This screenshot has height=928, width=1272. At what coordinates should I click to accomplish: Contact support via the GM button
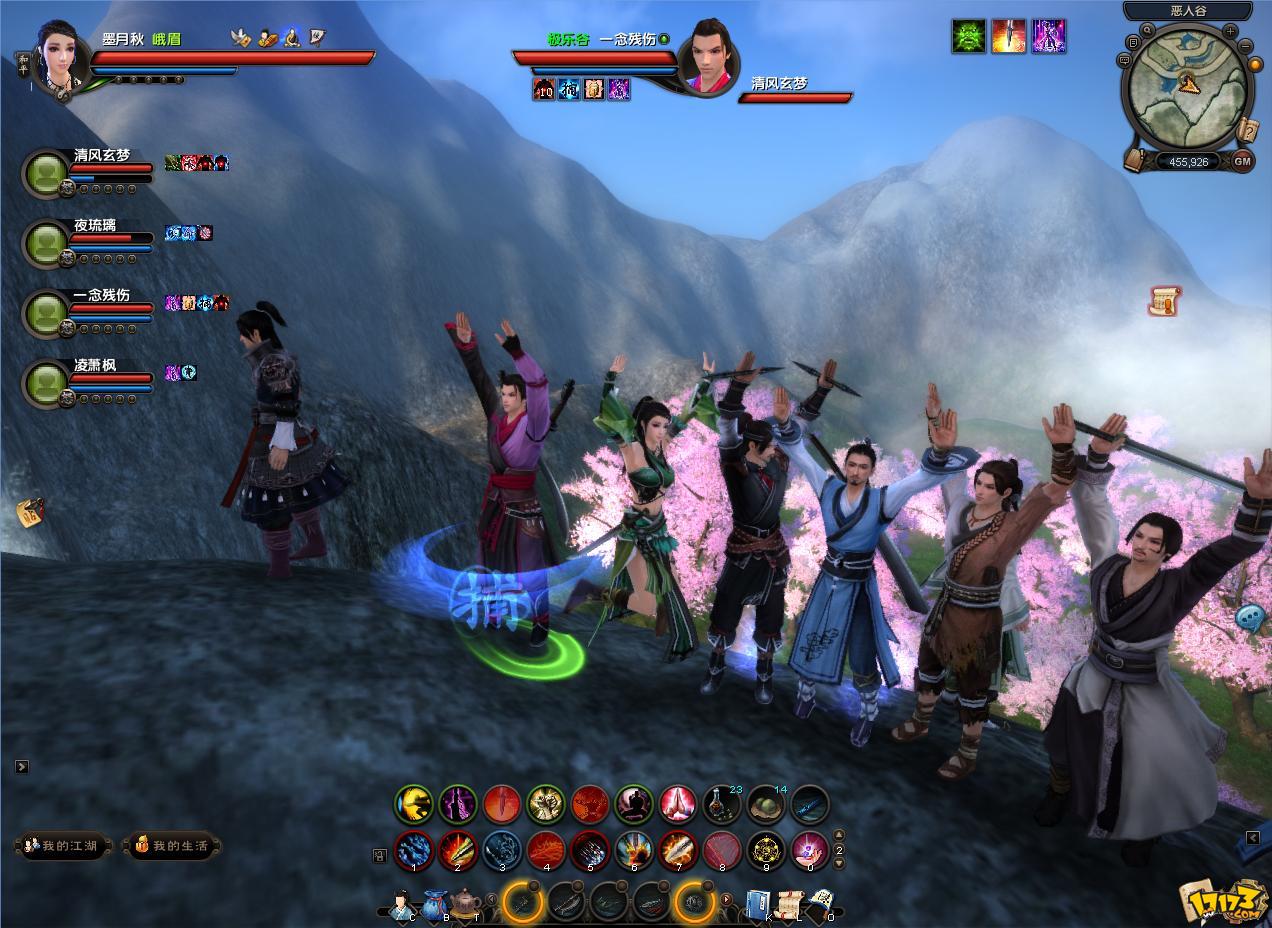pyautogui.click(x=1242, y=161)
